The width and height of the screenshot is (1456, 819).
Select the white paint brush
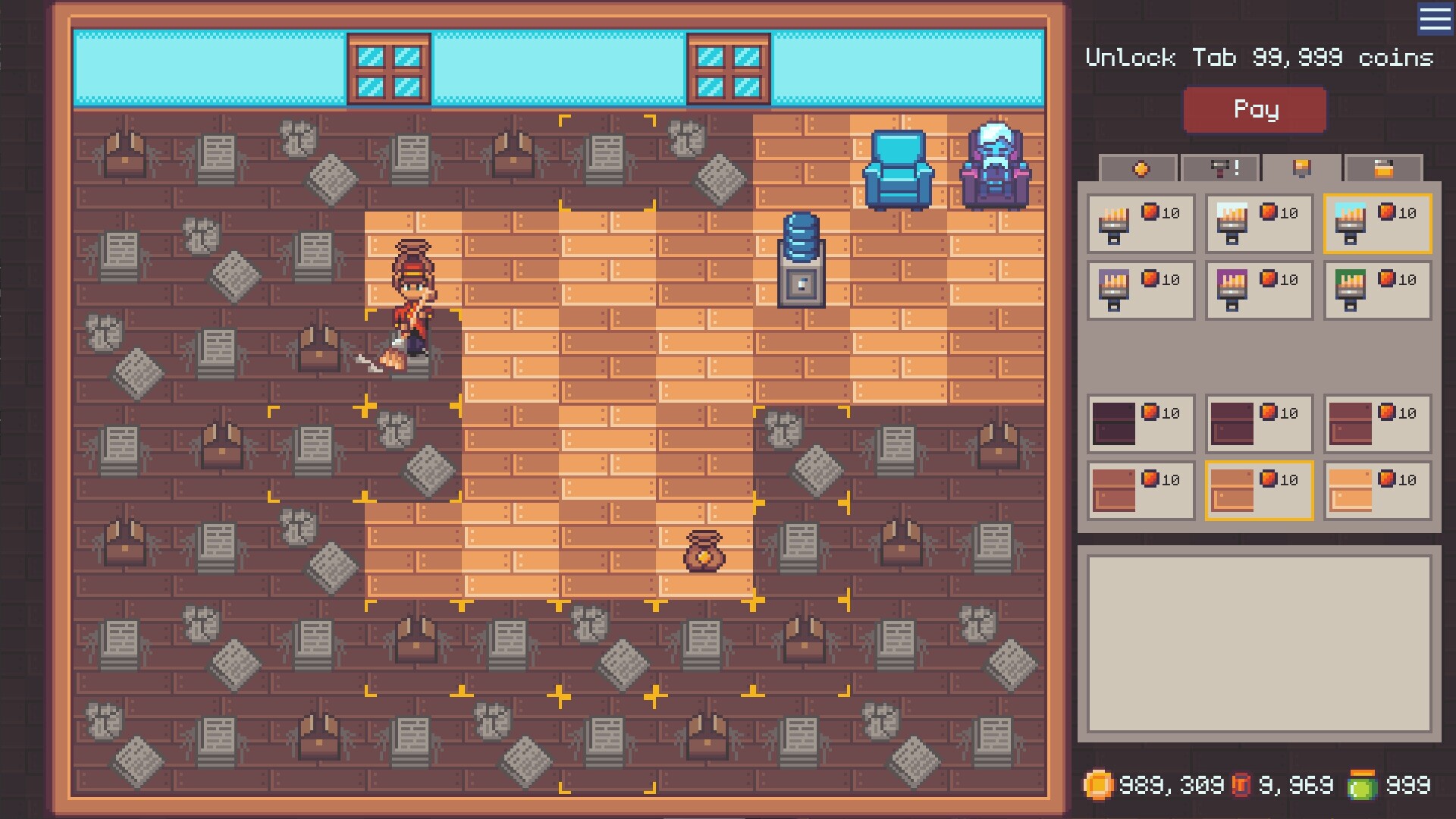(1259, 224)
